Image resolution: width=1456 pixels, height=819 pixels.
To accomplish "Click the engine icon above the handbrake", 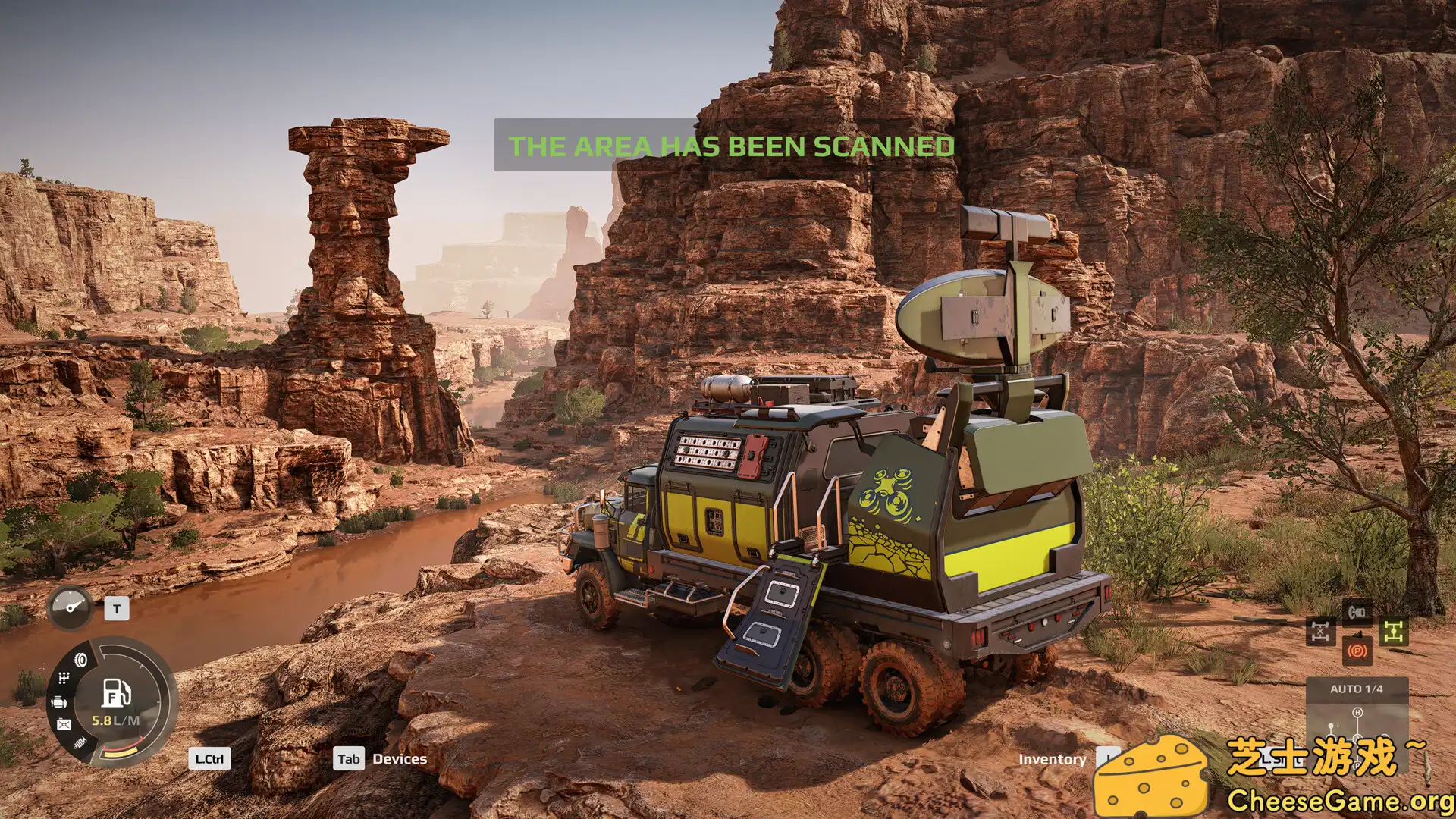I will tap(1357, 611).
